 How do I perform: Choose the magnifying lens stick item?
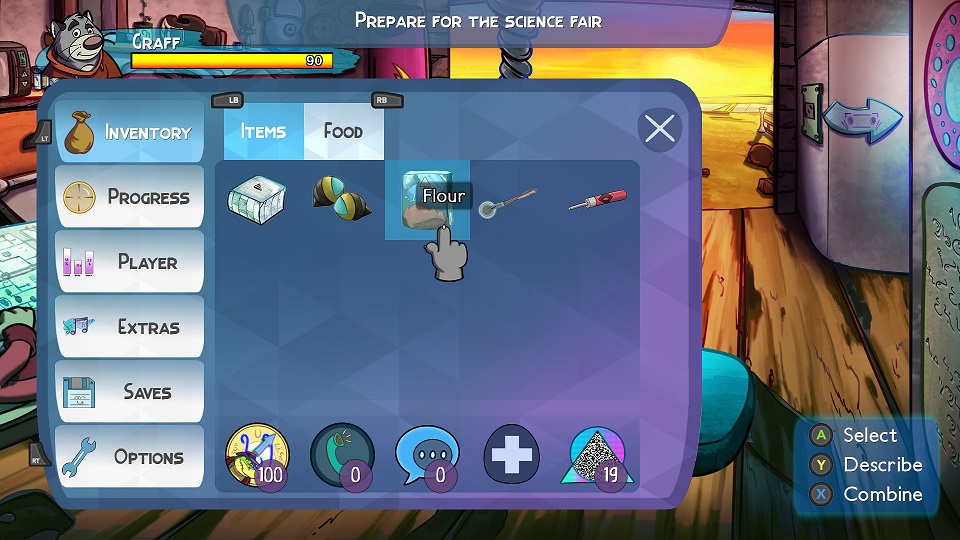point(509,200)
